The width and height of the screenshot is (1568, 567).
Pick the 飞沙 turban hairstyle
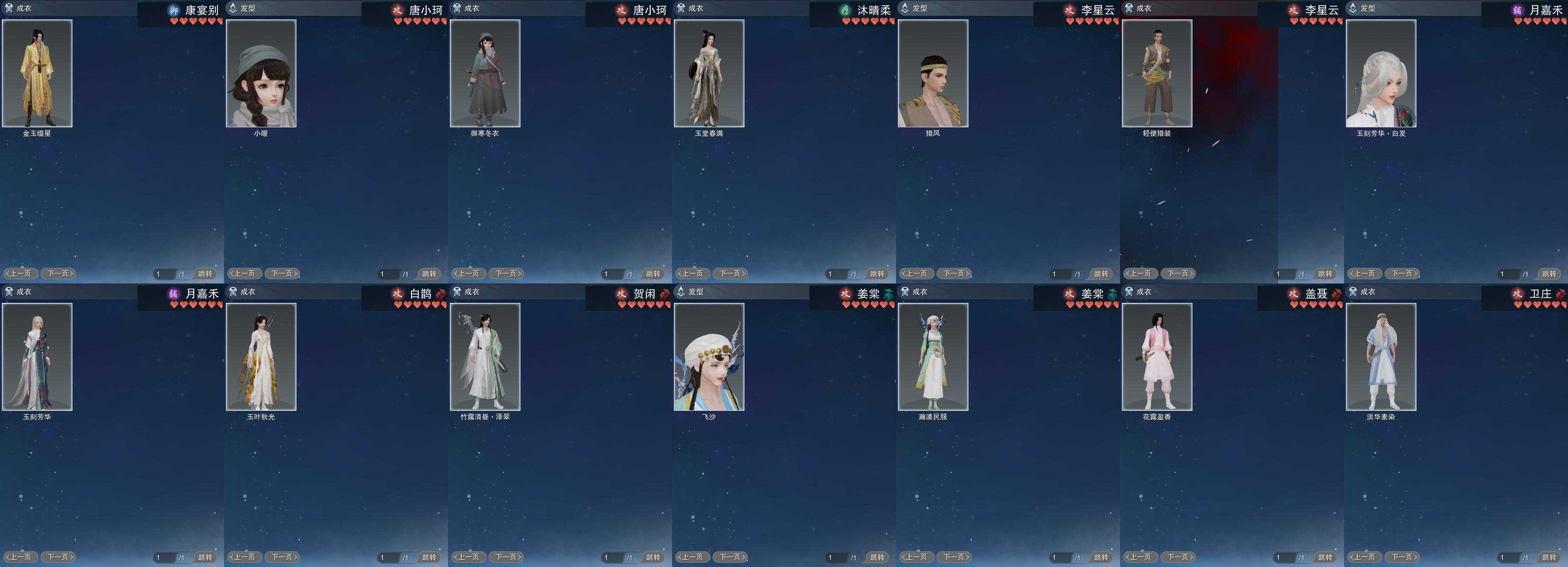pyautogui.click(x=709, y=356)
